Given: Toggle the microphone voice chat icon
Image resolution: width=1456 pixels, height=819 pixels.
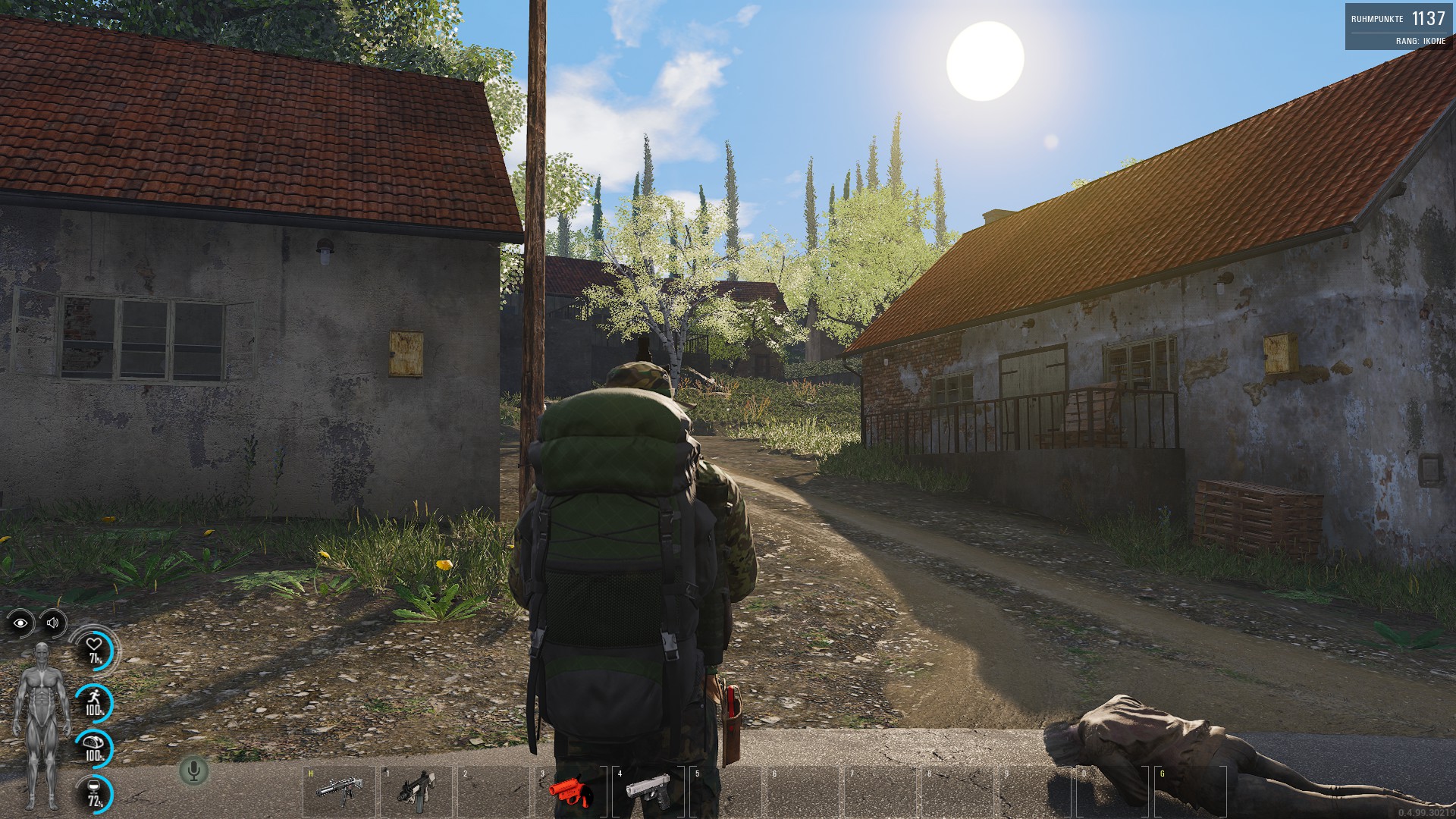Looking at the screenshot, I should point(194,771).
